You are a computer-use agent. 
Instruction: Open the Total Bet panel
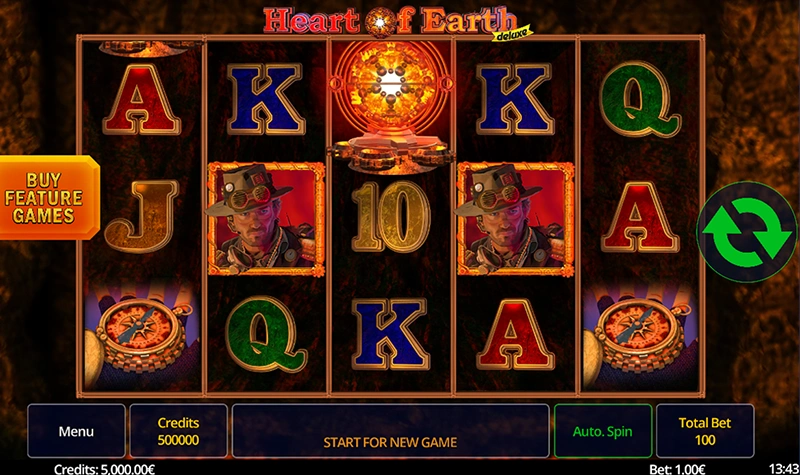pos(705,431)
